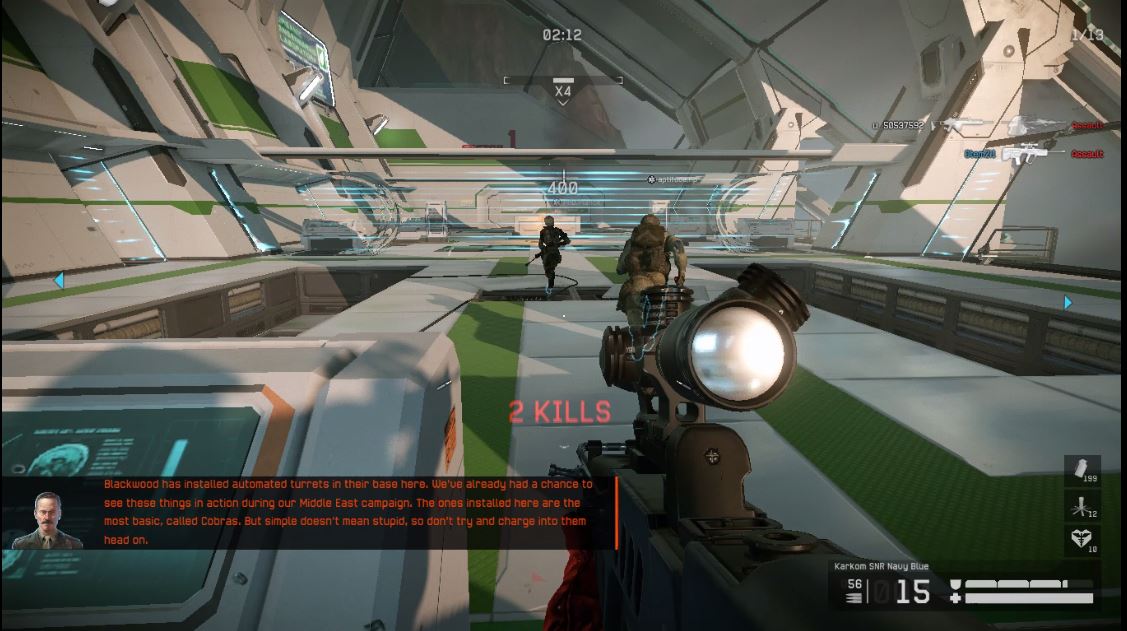Click the top kill feed entry by 50537592

click(x=988, y=126)
